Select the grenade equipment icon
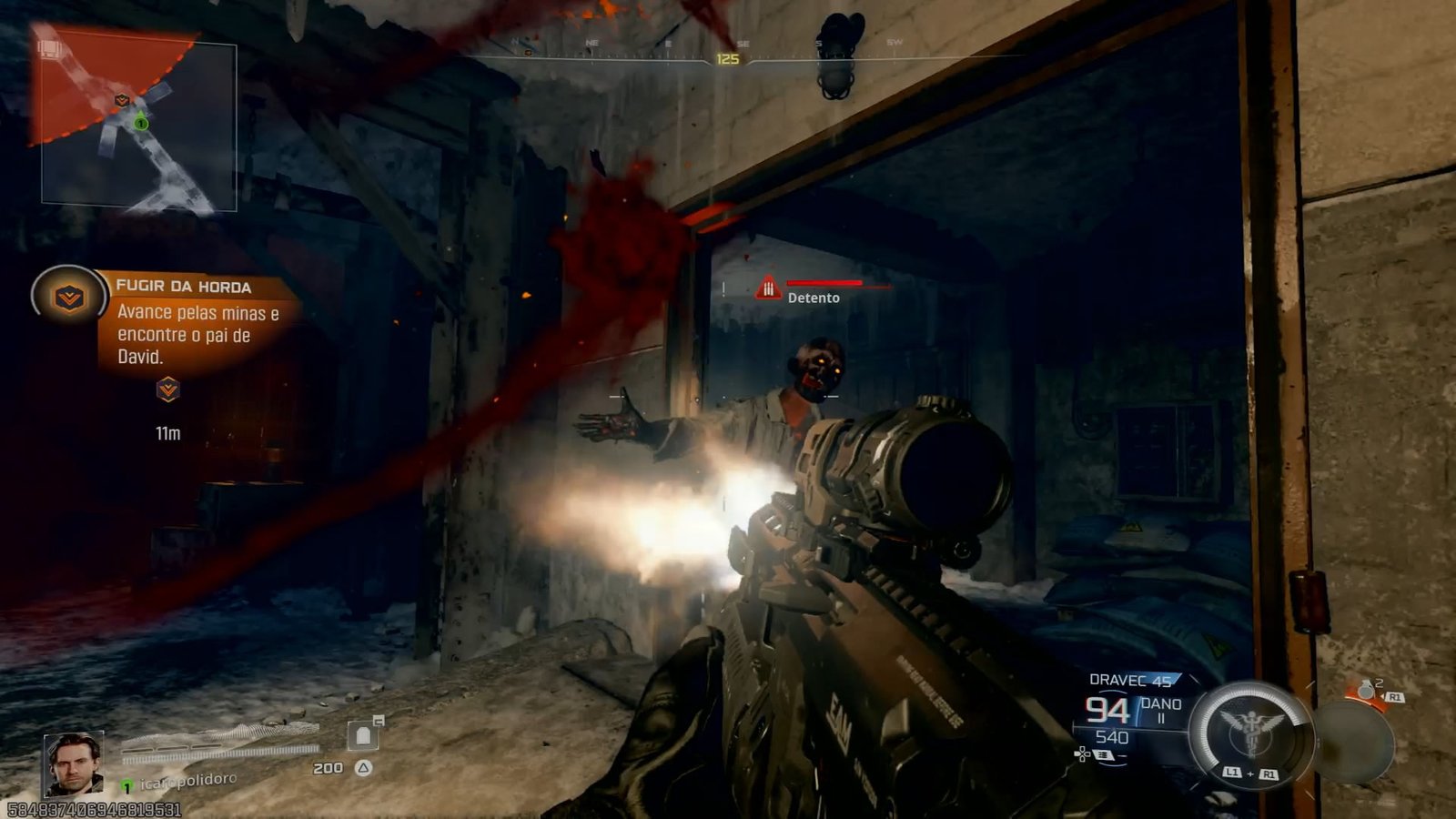The height and width of the screenshot is (819, 1456). [1366, 692]
